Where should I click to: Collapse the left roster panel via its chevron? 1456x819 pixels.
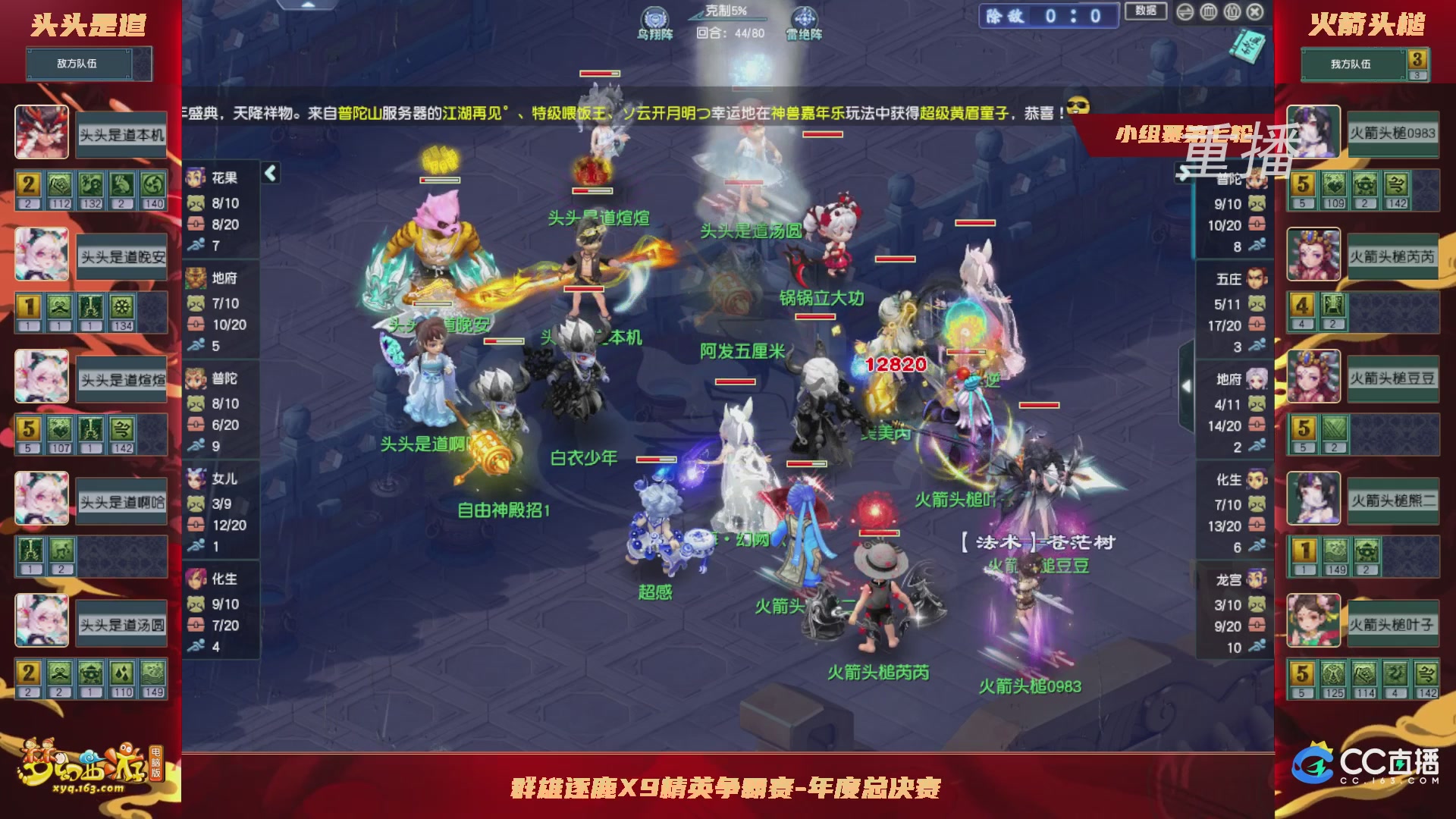click(x=271, y=172)
